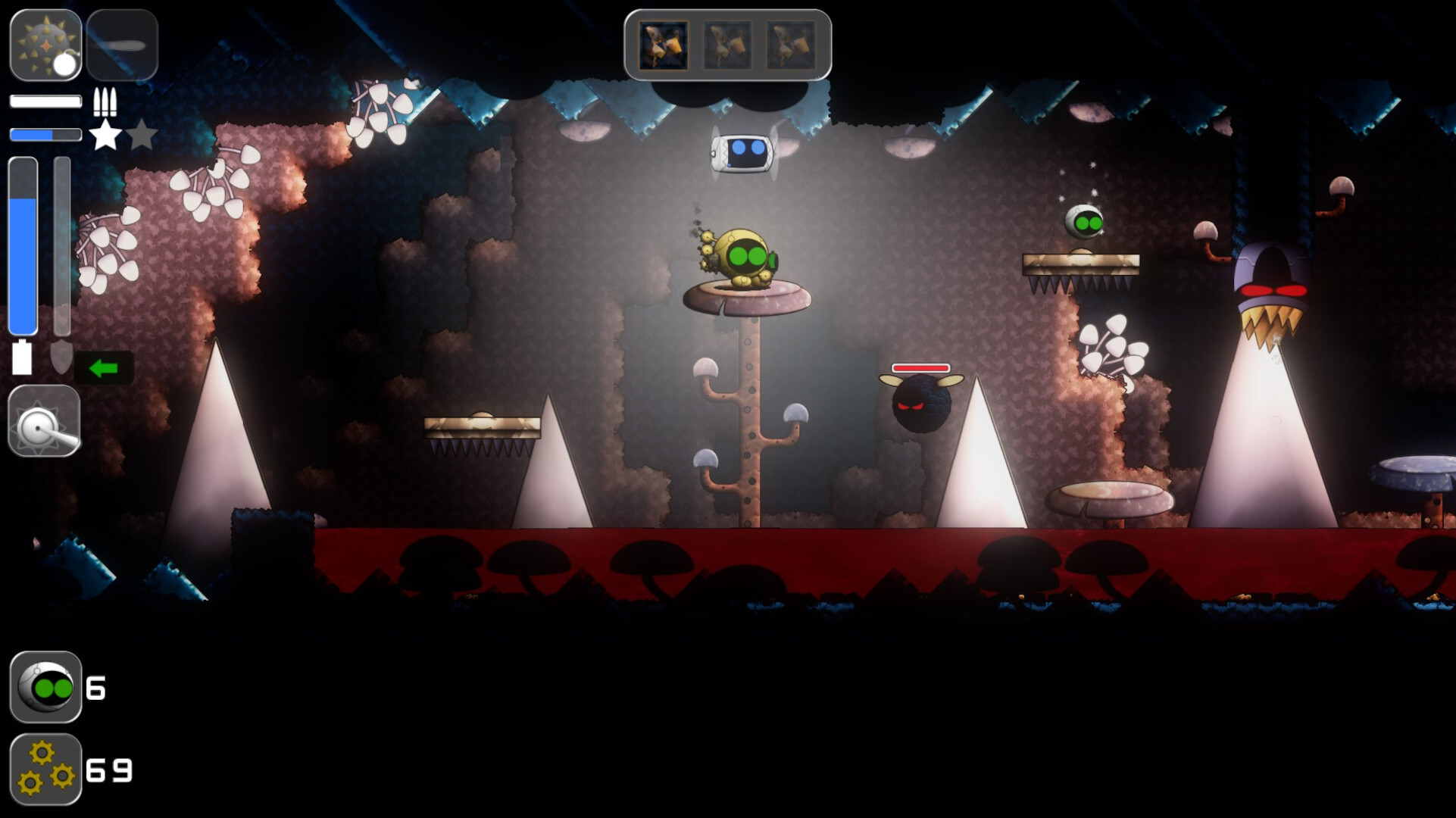
Task: Select the empty secondary weapon slot
Action: (x=123, y=45)
